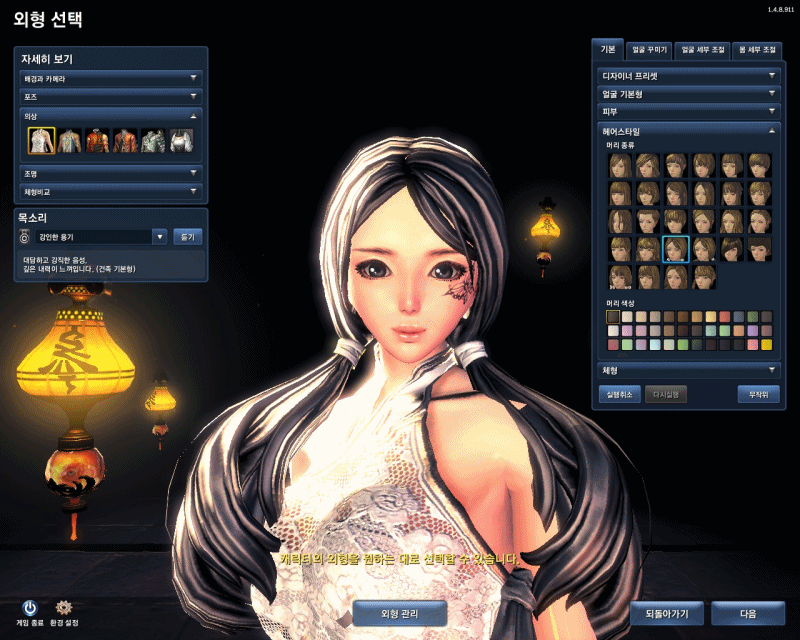800x640 pixels.
Task: Click the 실행취소 undo button
Action: click(619, 394)
